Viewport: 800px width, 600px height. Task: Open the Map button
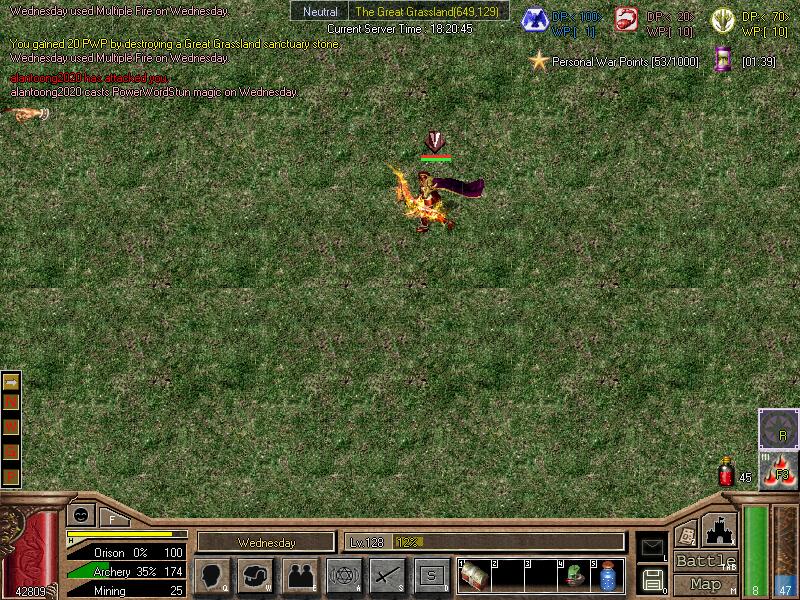706,584
